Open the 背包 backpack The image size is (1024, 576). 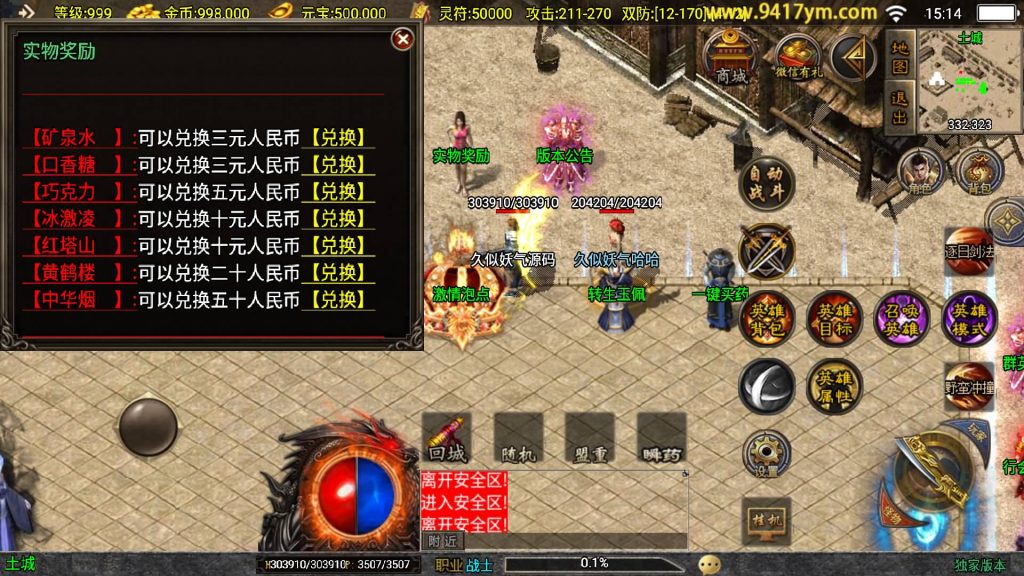coord(979,172)
